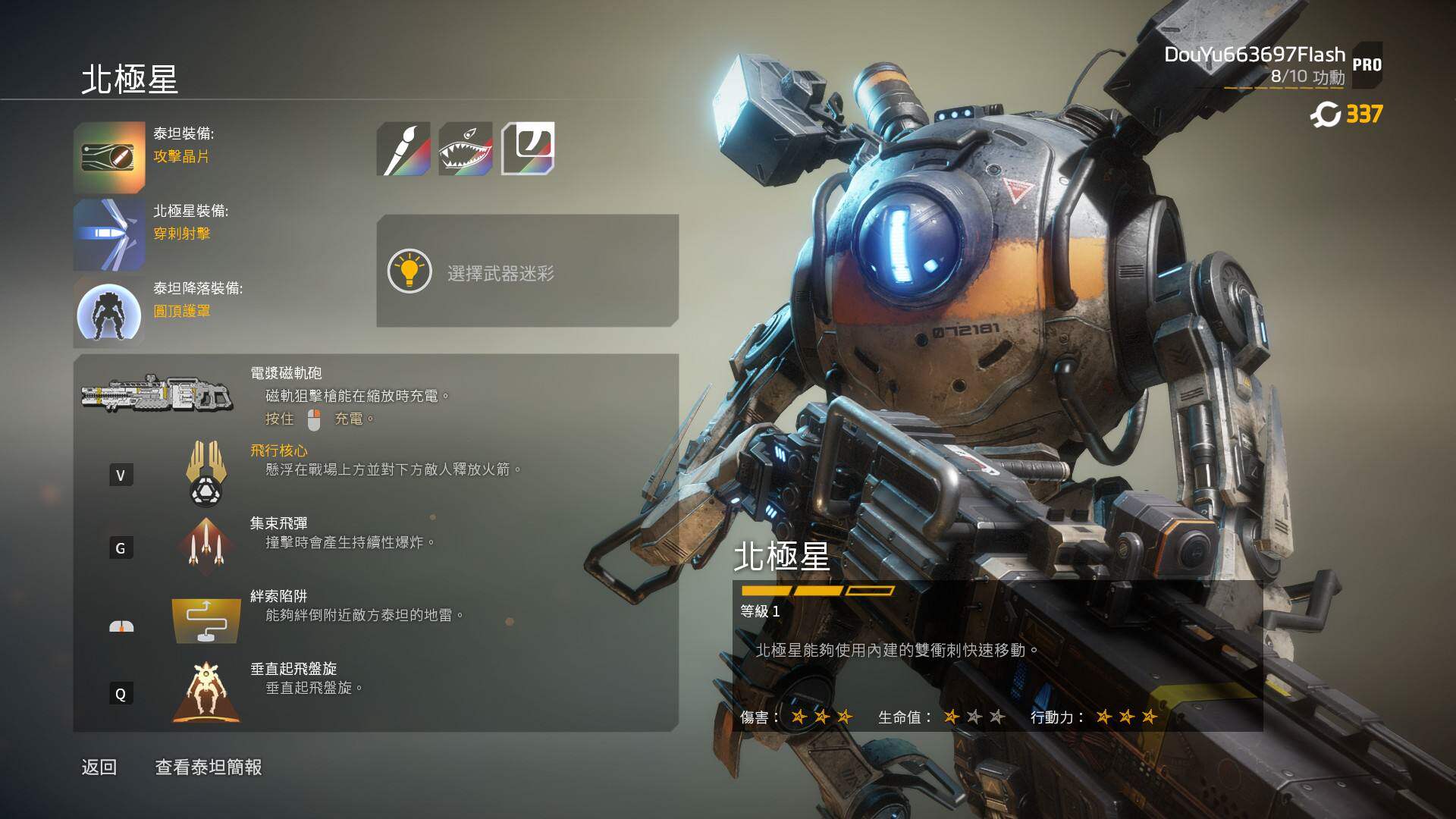Open the Titan Kit slot 攻擊晶片
This screenshot has width=1456, height=819.
110,157
